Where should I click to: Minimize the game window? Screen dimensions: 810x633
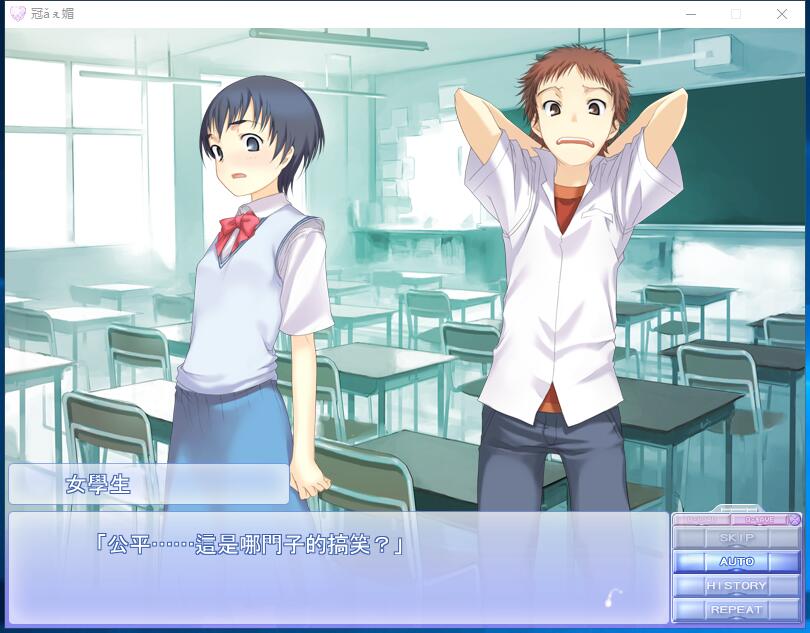(690, 14)
